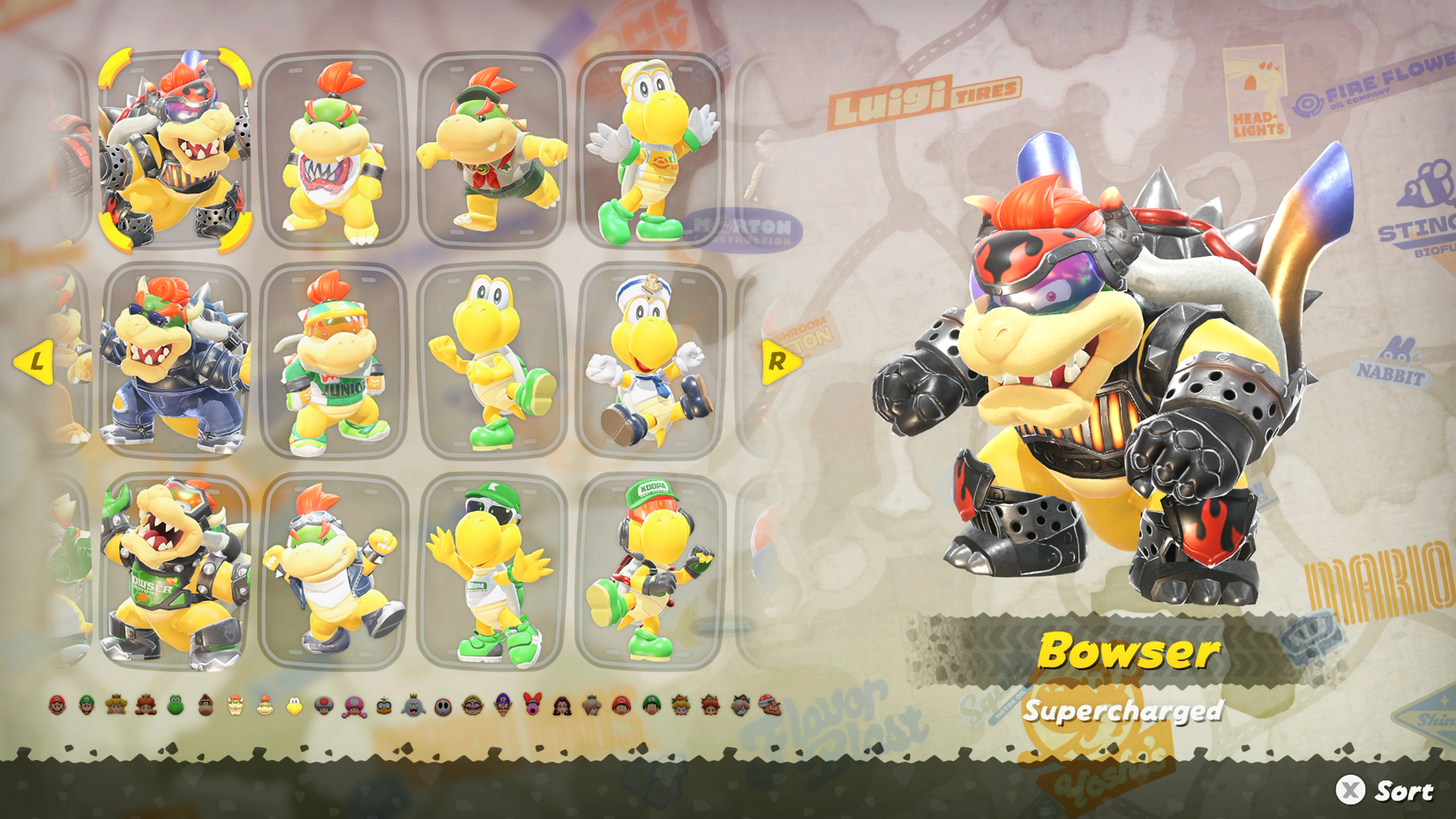The width and height of the screenshot is (1456, 819).
Task: Select Wario's roster icon
Action: (471, 706)
